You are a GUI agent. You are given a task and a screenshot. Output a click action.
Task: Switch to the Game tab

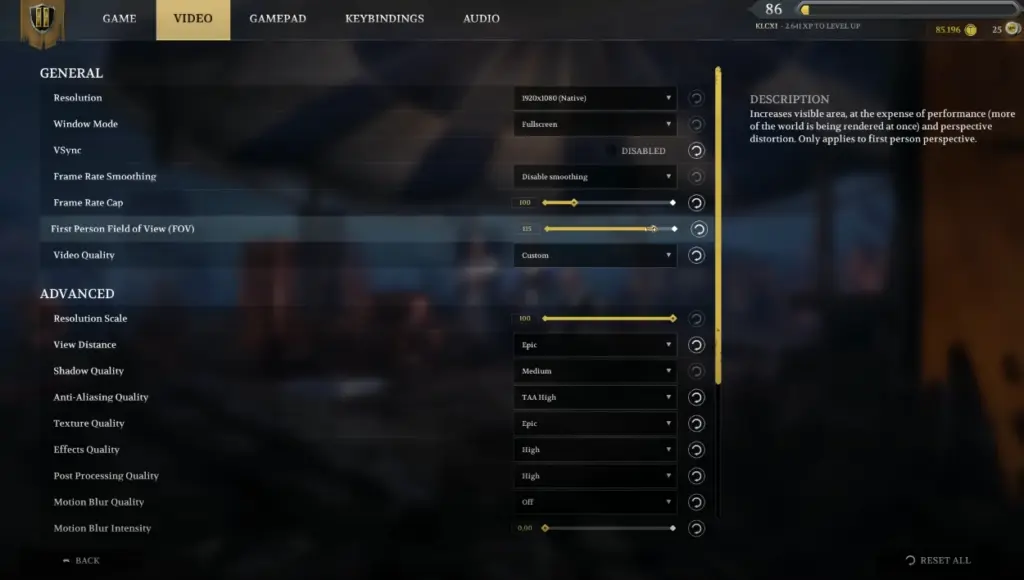[x=119, y=19]
